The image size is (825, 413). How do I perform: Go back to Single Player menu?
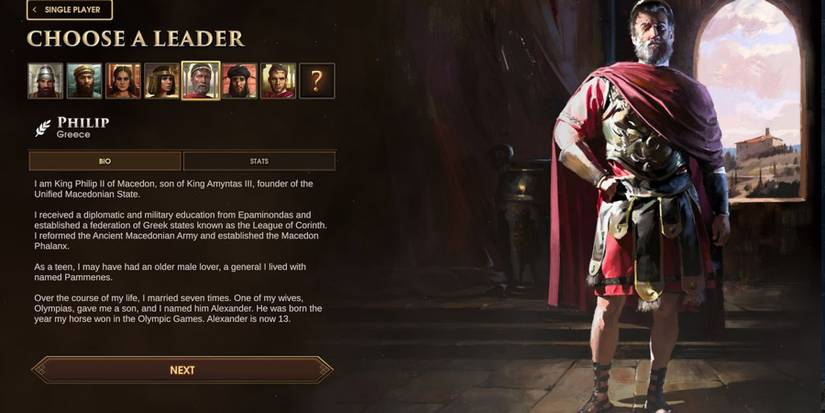pos(70,10)
